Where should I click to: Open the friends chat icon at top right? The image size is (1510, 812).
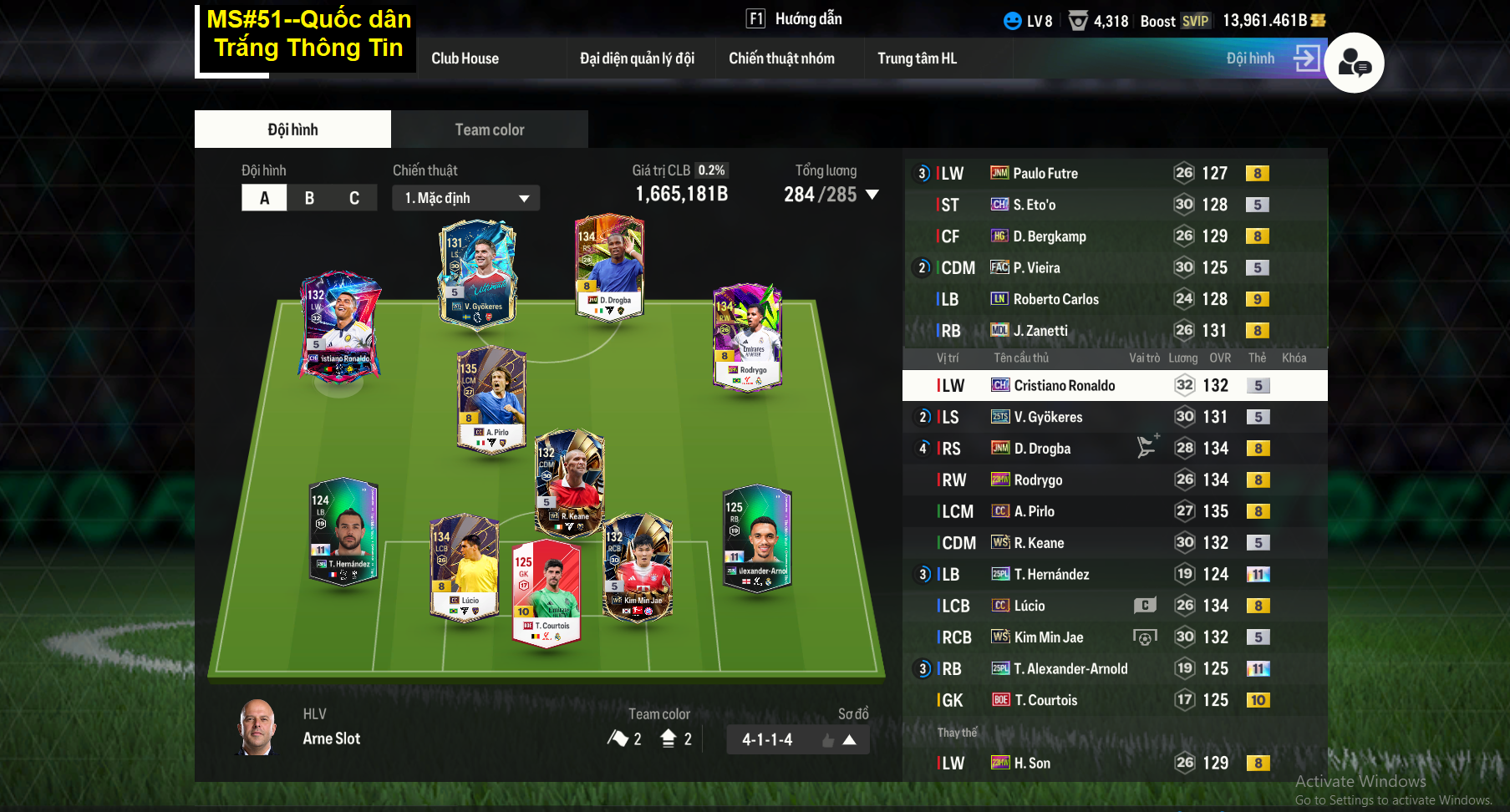1355,63
